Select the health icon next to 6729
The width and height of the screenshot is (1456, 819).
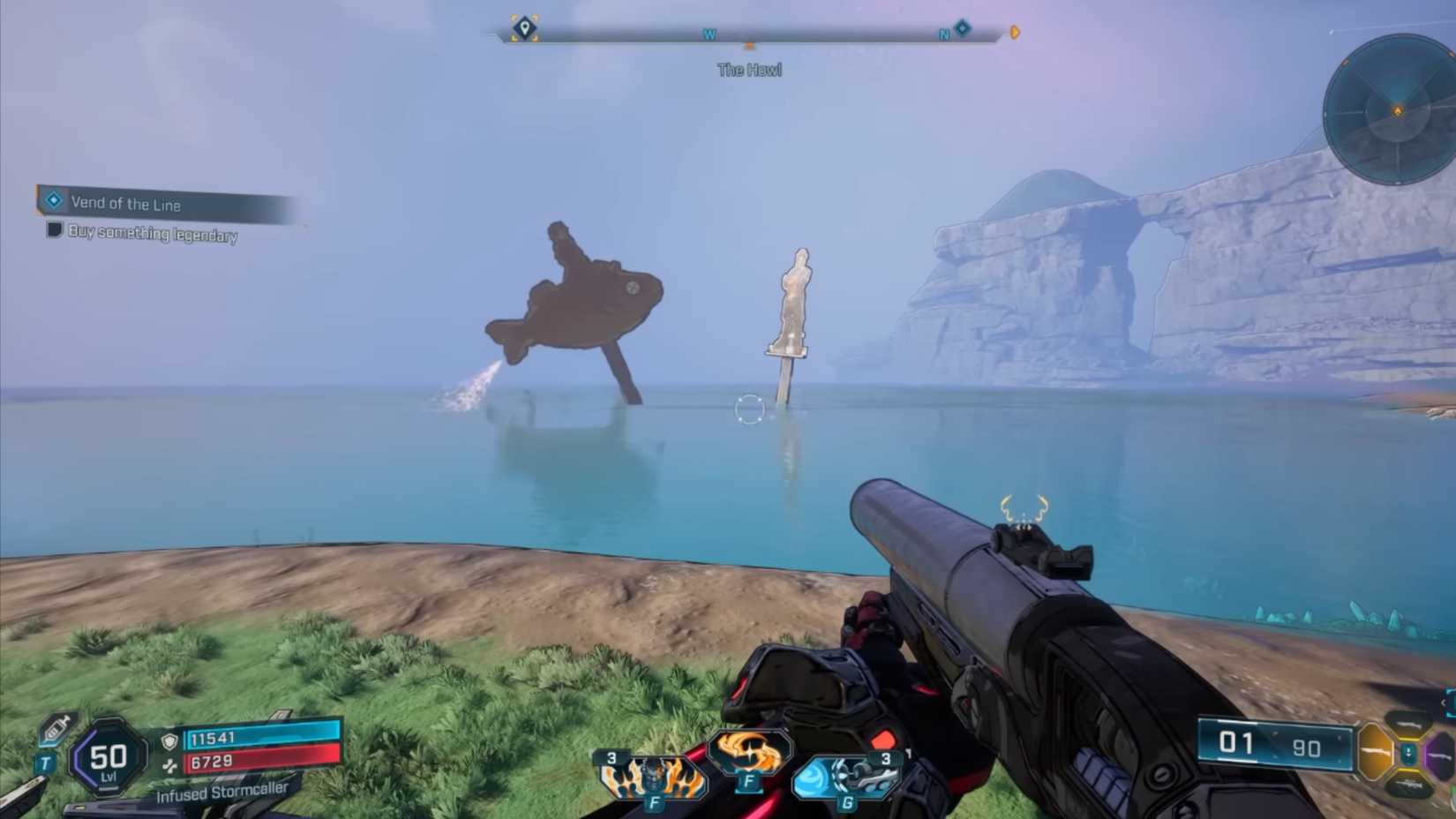[170, 764]
